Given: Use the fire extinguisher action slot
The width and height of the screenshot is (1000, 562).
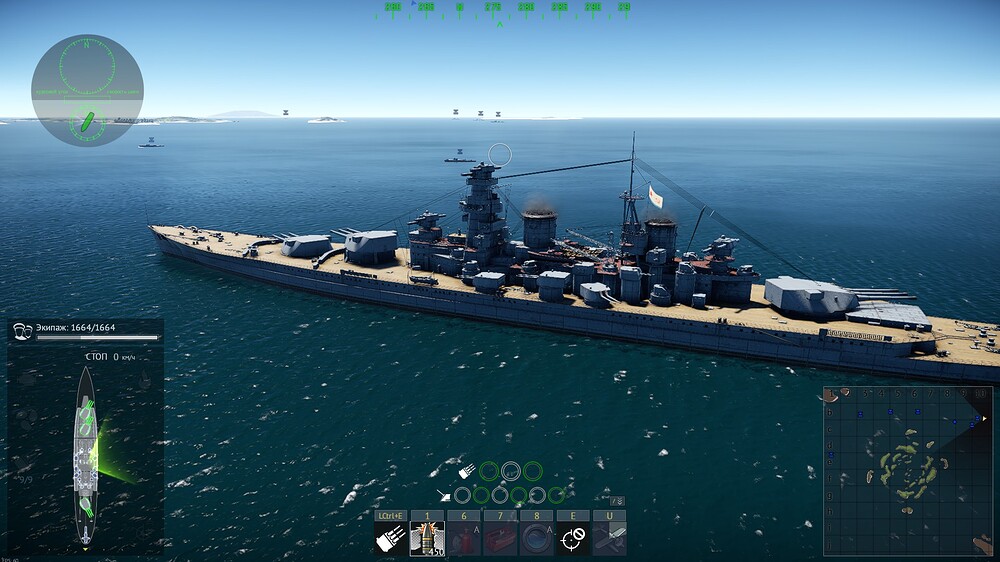Looking at the screenshot, I should [x=463, y=538].
